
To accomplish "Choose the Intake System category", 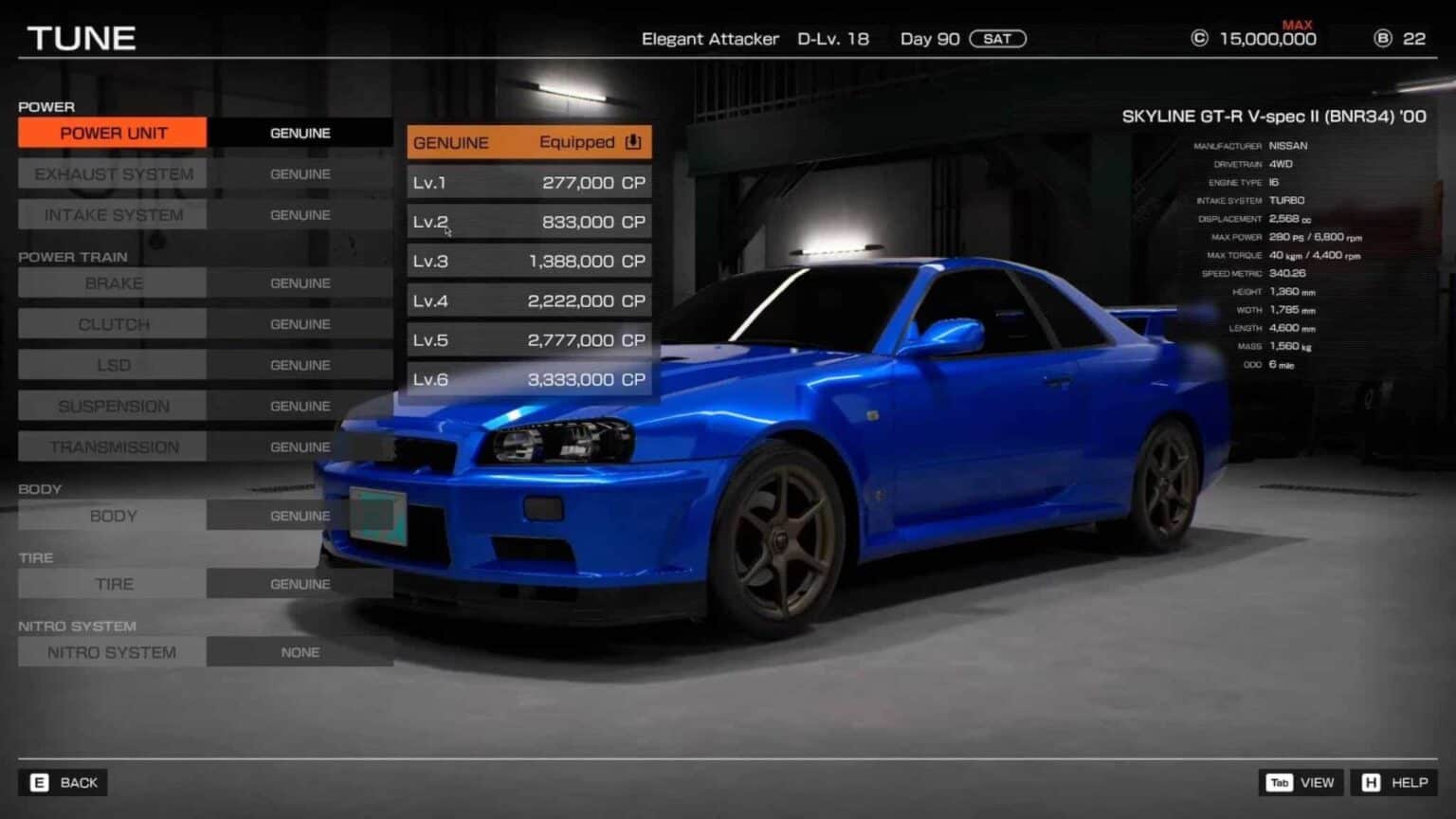I will (113, 215).
